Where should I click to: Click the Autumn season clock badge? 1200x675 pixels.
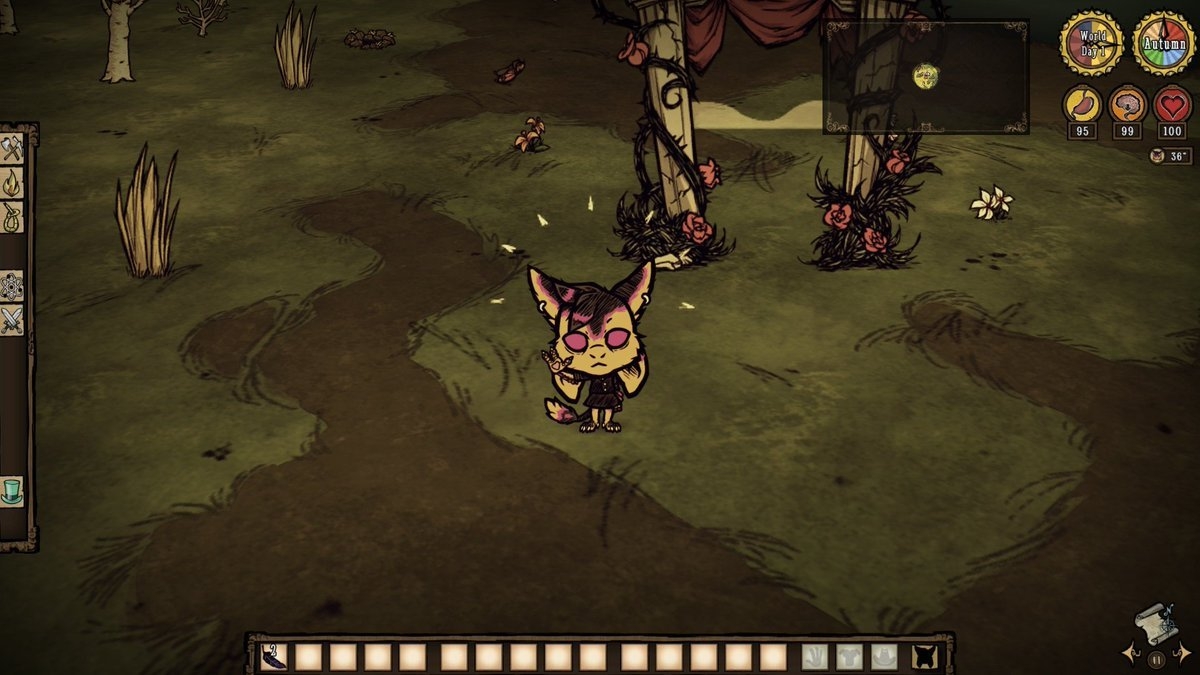click(x=1164, y=43)
